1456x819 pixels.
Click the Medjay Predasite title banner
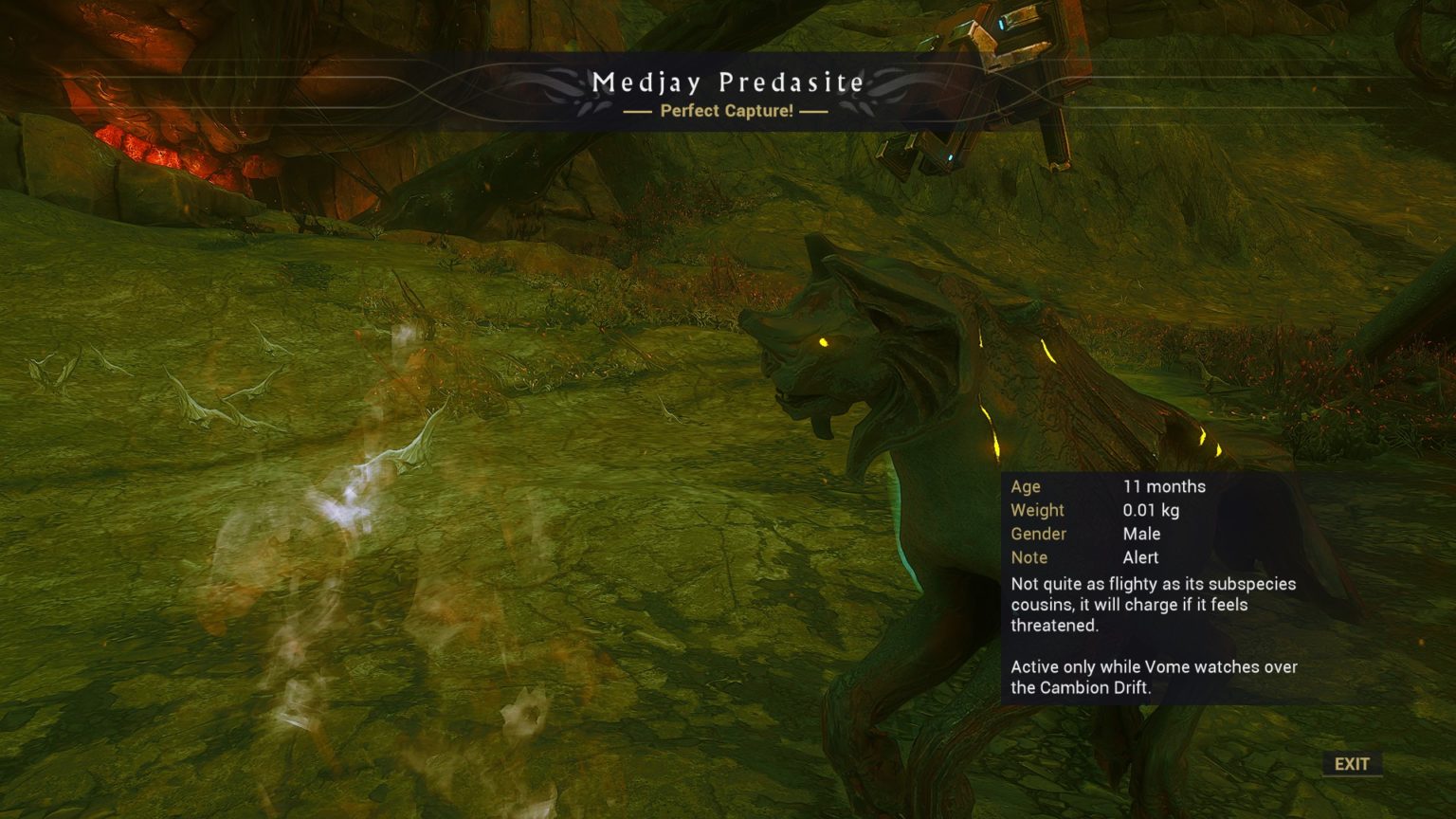(x=728, y=82)
